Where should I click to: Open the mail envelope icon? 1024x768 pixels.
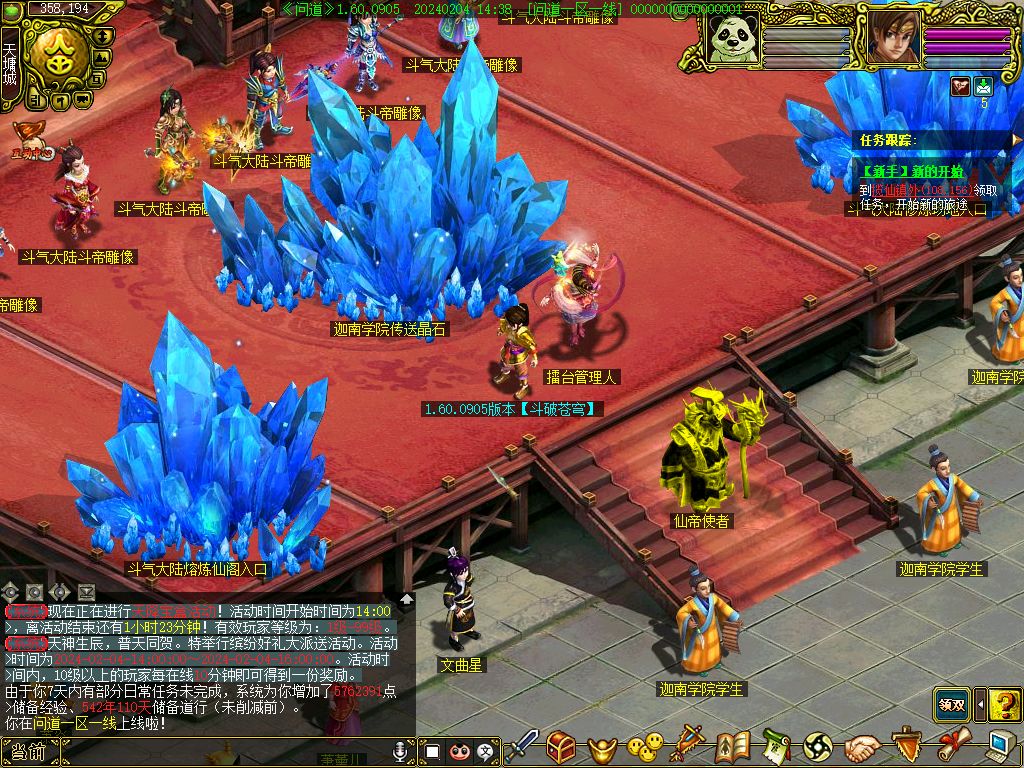coord(984,86)
